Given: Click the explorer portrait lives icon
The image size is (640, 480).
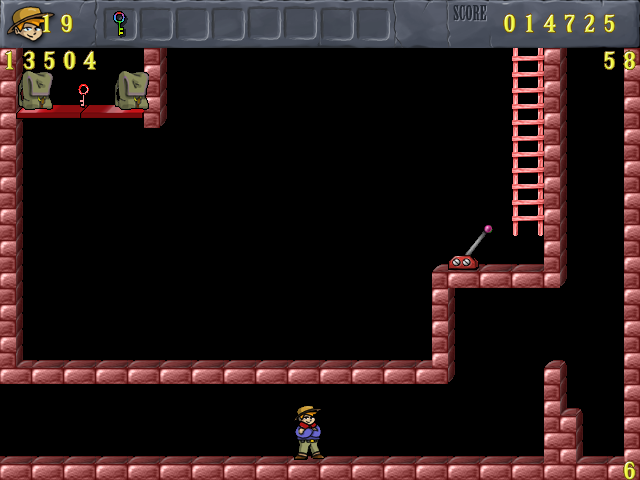Looking at the screenshot, I should (x=24, y=22).
